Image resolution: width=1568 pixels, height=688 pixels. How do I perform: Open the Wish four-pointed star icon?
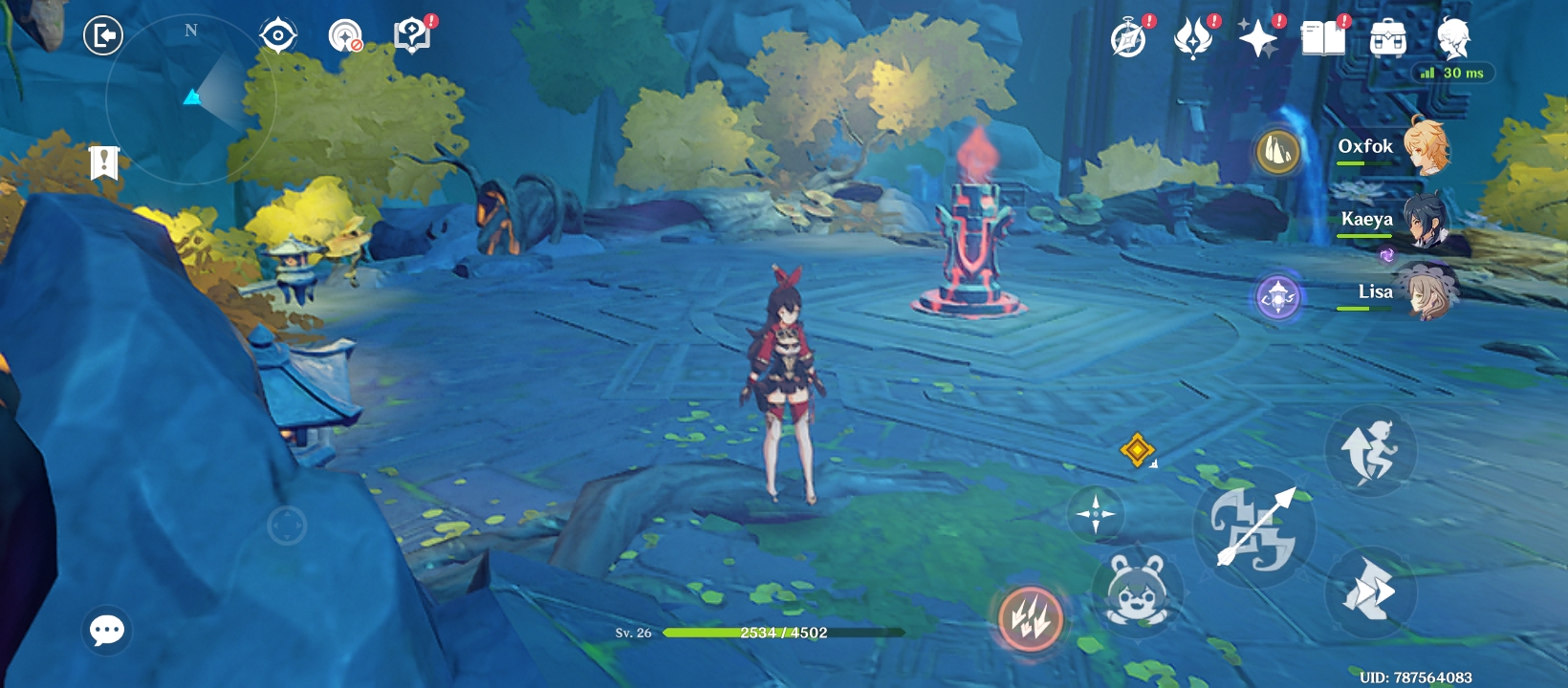tap(1258, 39)
